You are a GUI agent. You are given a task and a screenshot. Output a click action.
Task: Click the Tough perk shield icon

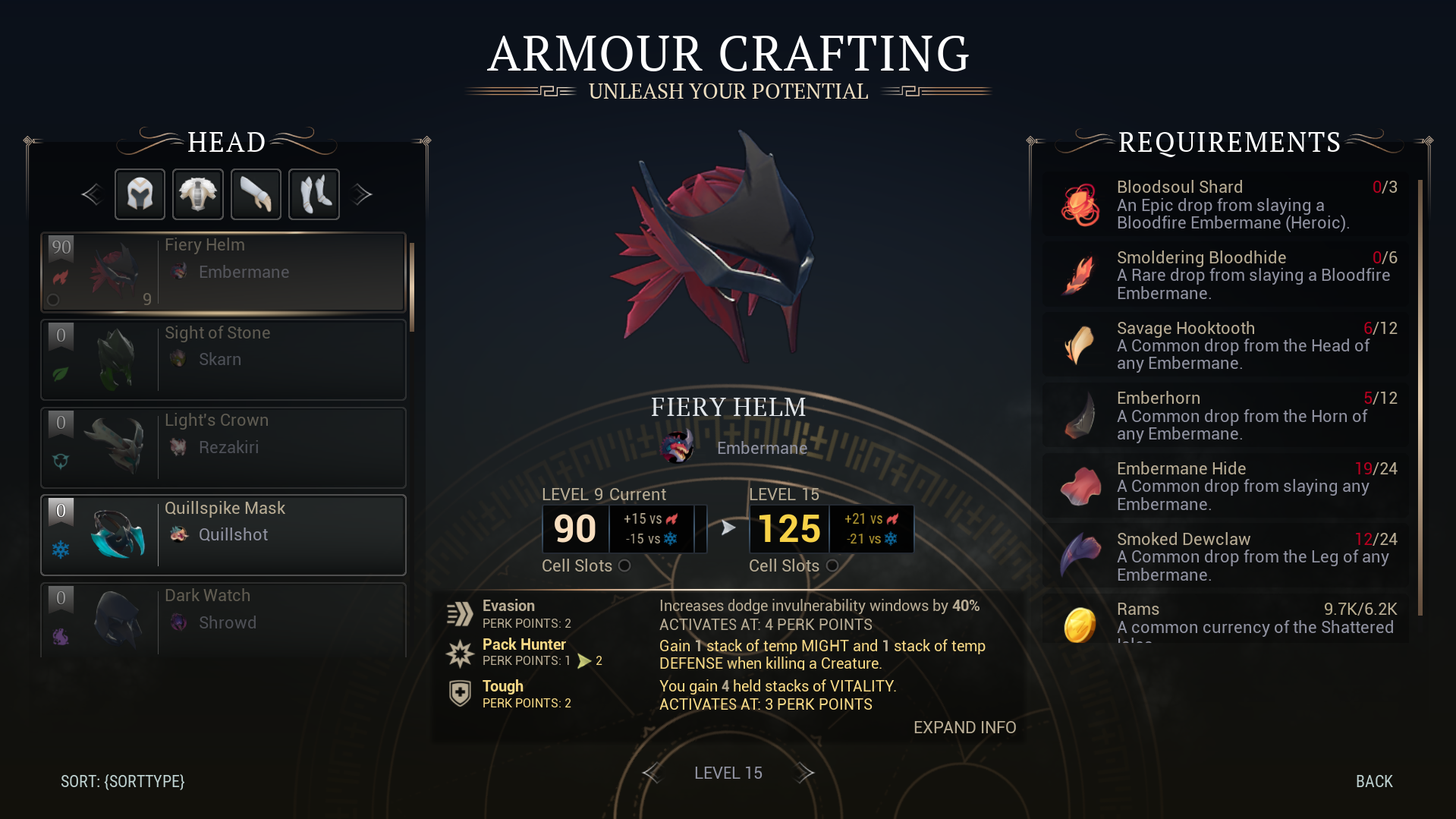(x=461, y=693)
